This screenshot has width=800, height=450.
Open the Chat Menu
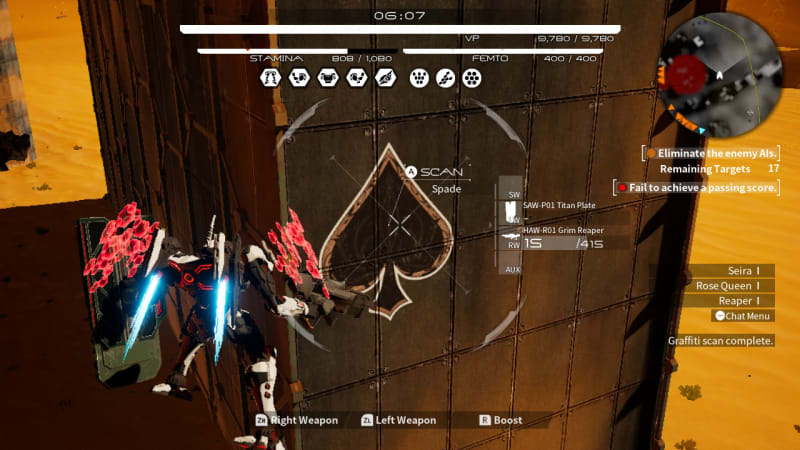coord(742,316)
